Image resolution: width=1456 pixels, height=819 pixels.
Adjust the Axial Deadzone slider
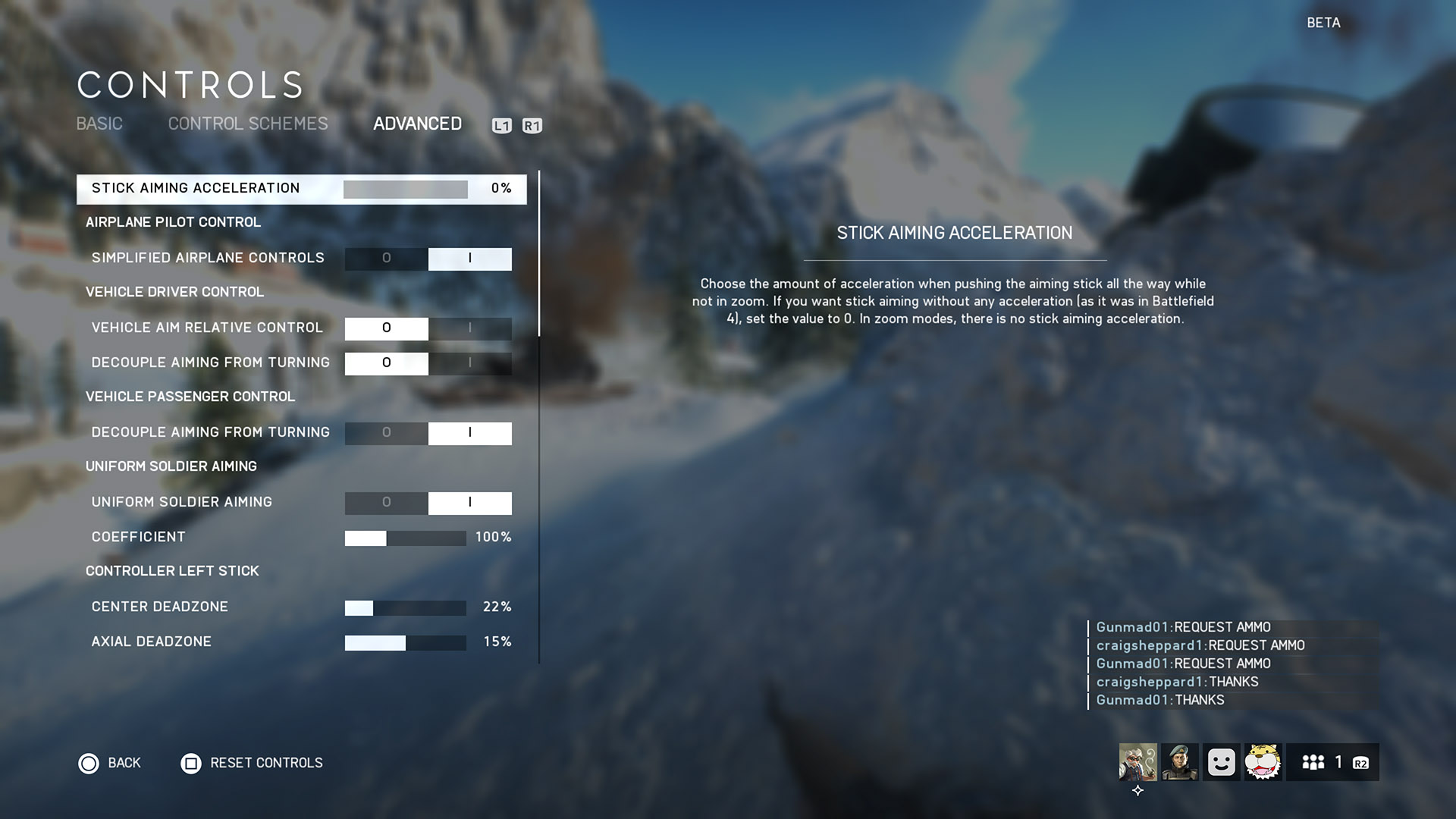point(405,642)
